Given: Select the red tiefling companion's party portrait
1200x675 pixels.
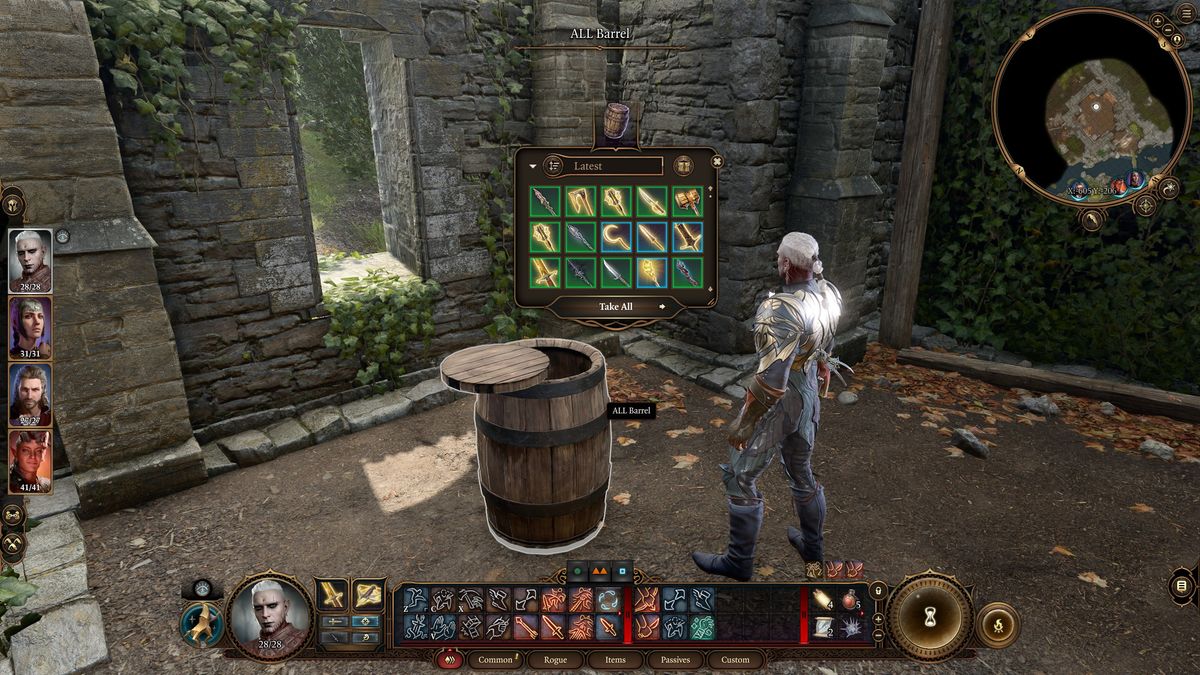Looking at the screenshot, I should pos(30,458).
